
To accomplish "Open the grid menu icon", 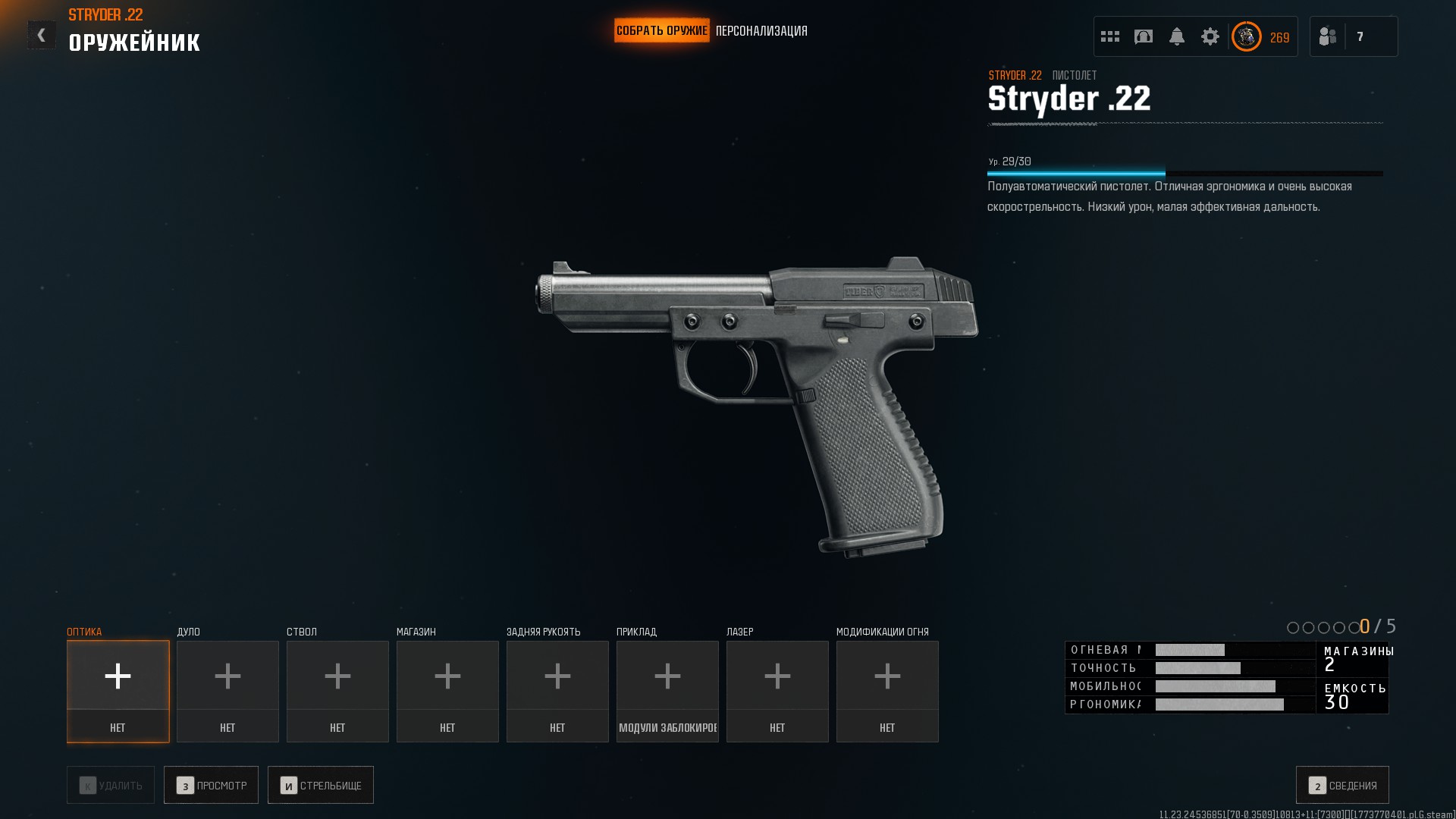I will [x=1109, y=36].
